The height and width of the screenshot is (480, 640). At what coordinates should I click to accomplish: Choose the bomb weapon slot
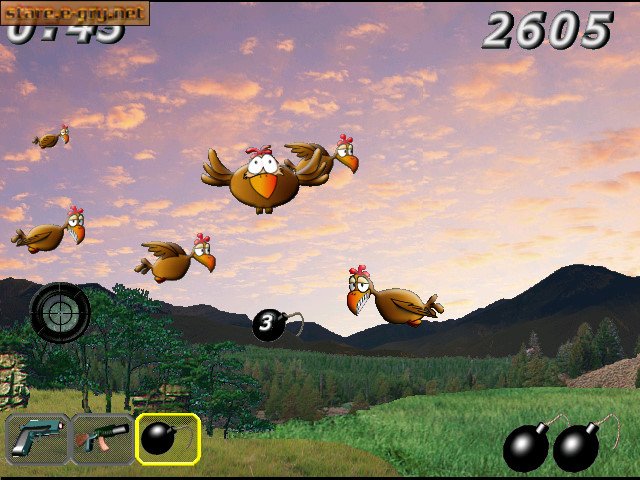coord(168,439)
